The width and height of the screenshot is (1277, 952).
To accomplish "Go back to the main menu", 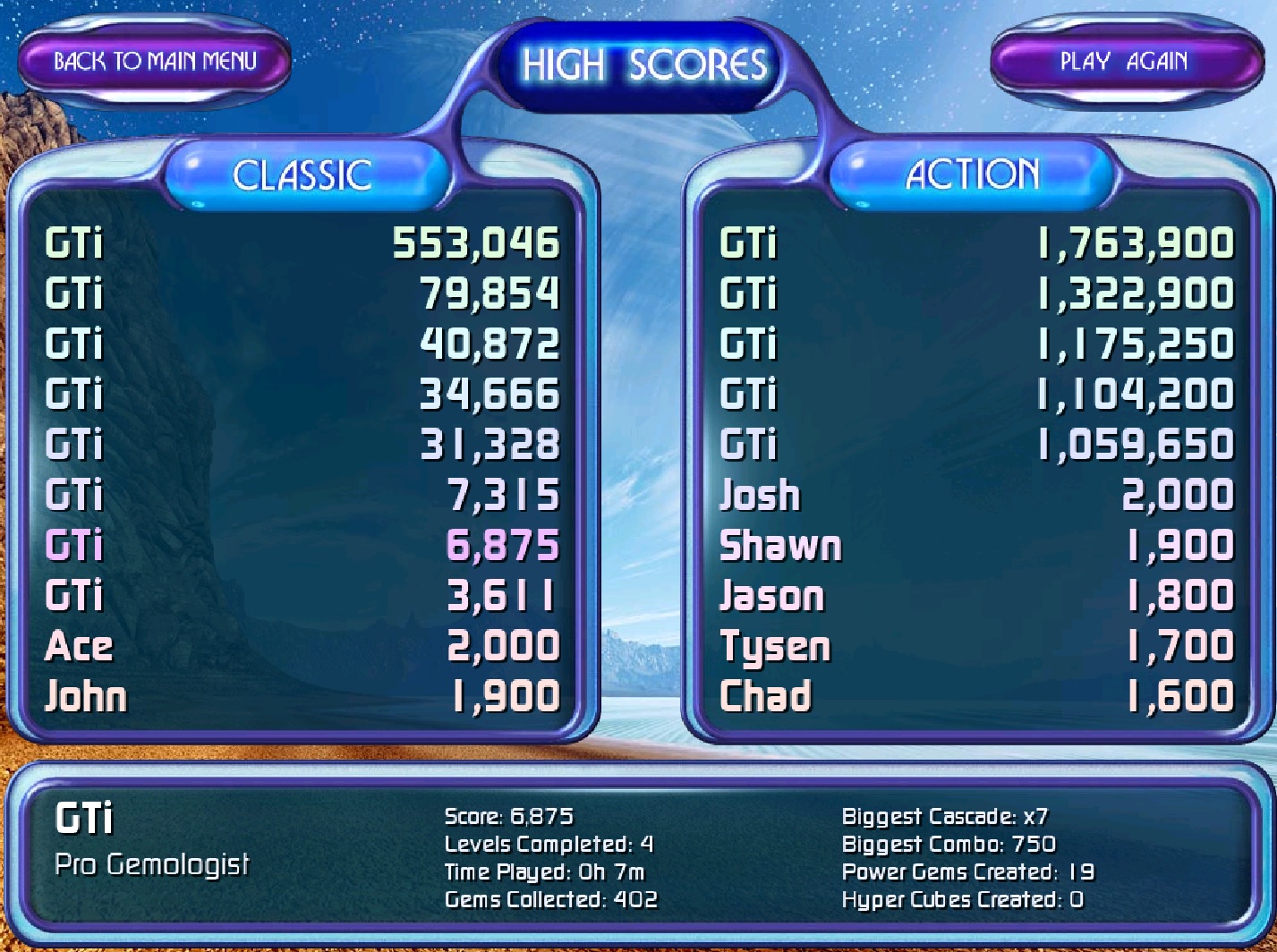I will [x=155, y=62].
